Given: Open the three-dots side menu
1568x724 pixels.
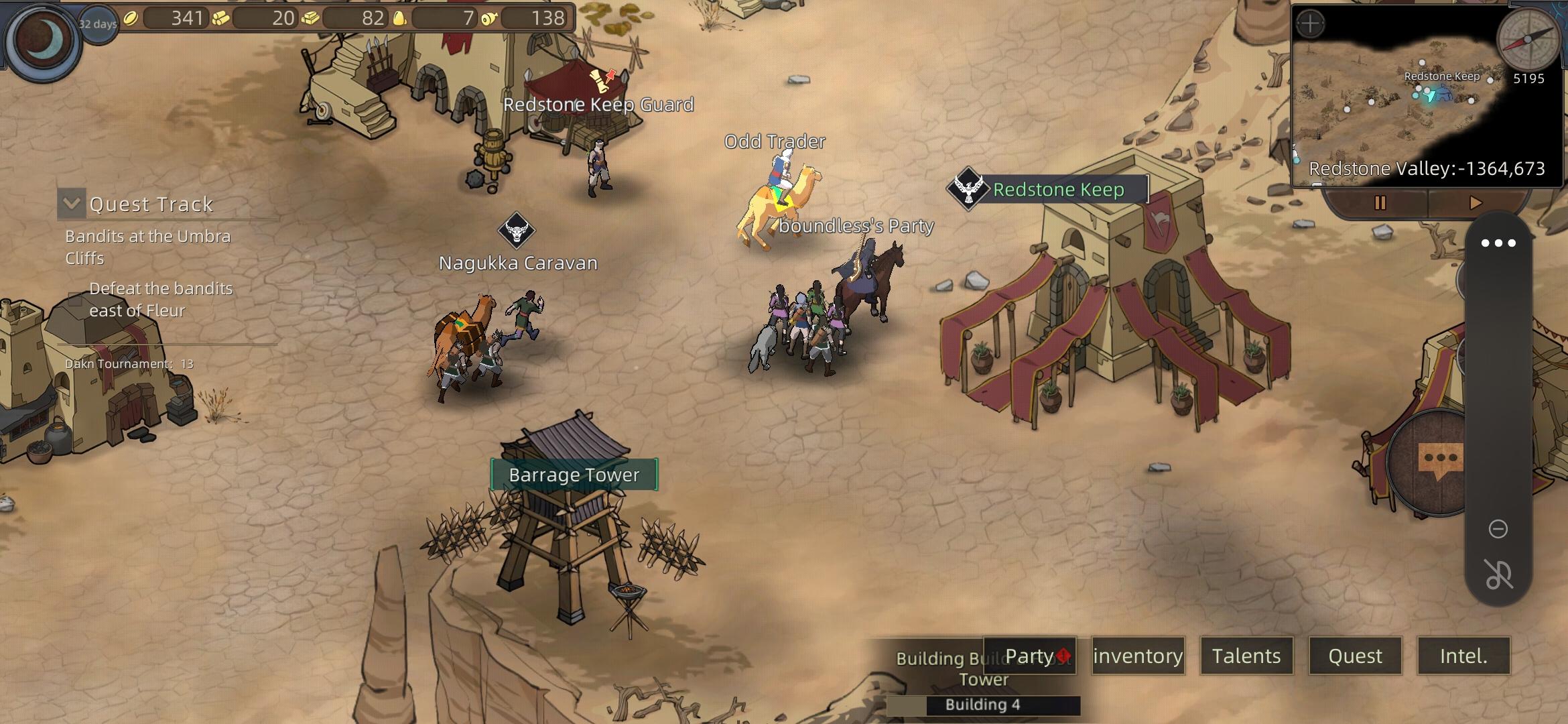Looking at the screenshot, I should click(x=1498, y=243).
